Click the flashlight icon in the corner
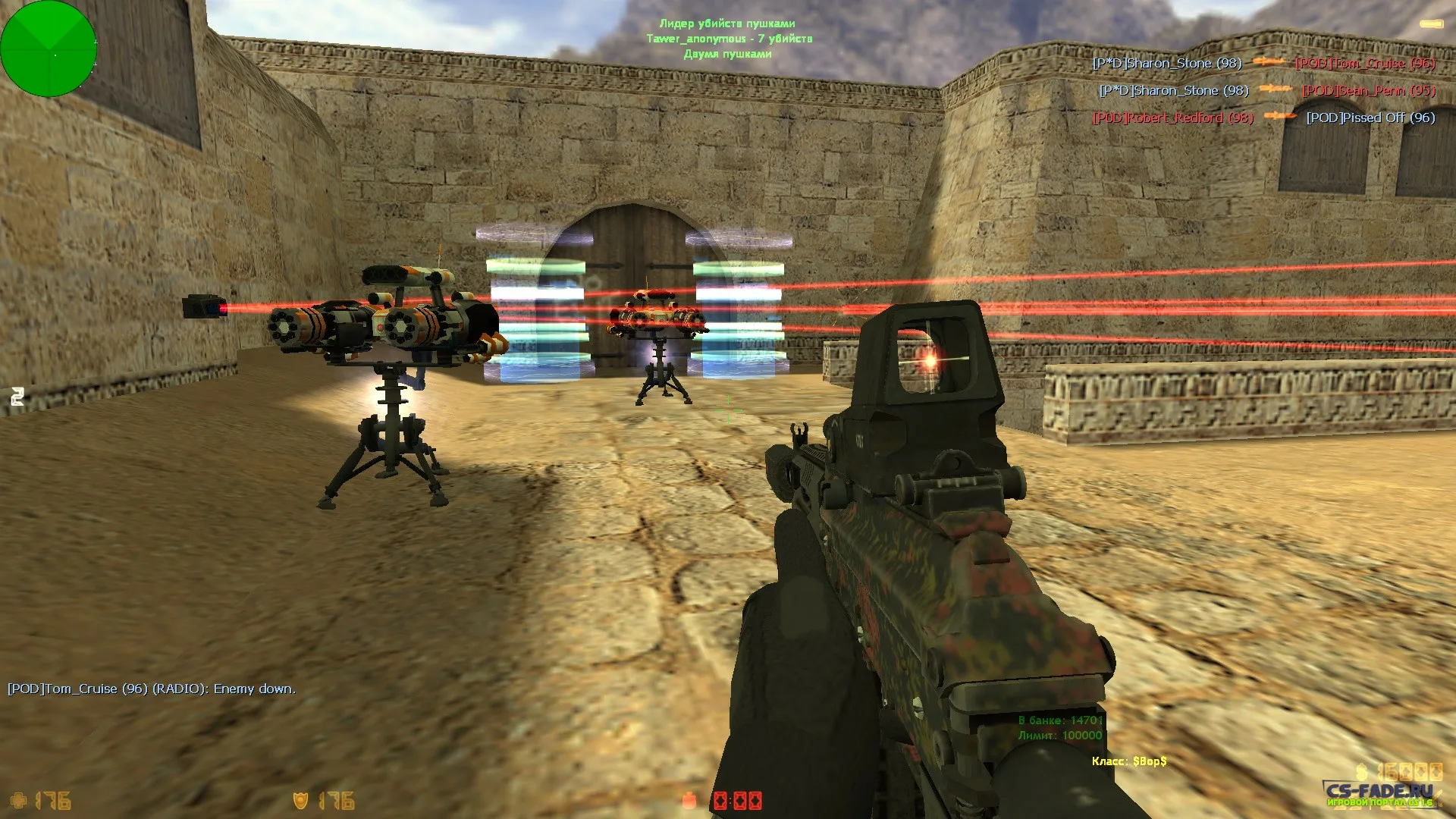Screen dimensions: 1456x819 1430,24
